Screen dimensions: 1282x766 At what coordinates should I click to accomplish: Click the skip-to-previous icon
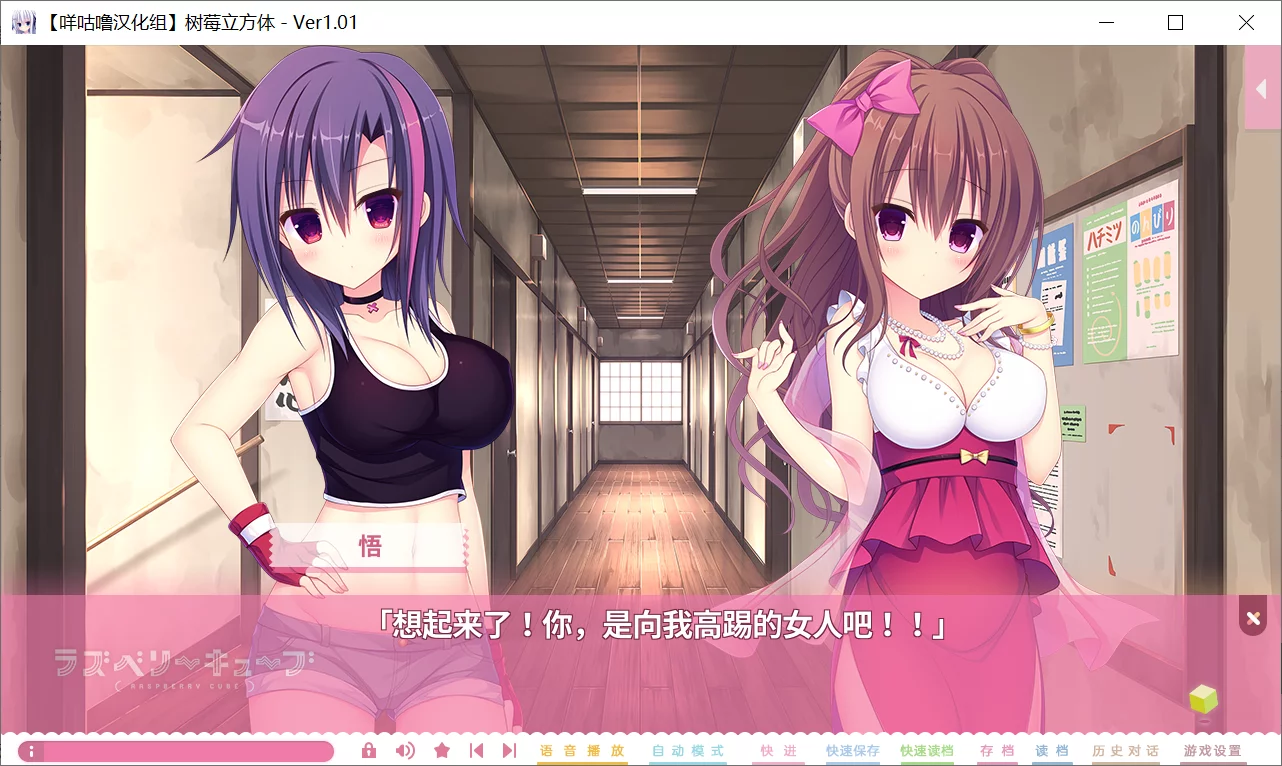tap(477, 749)
